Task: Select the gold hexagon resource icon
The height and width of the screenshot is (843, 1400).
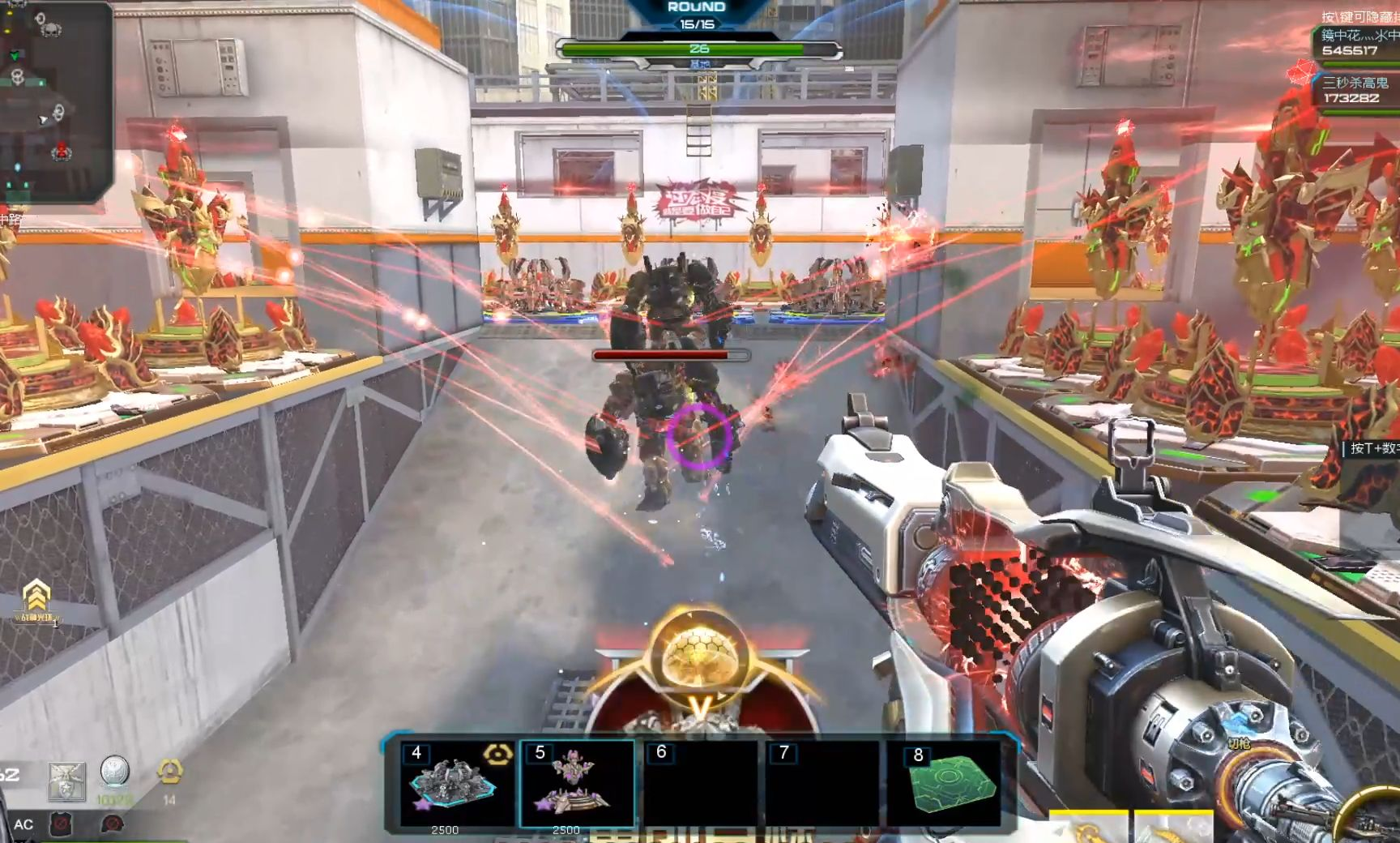Action: (x=169, y=772)
